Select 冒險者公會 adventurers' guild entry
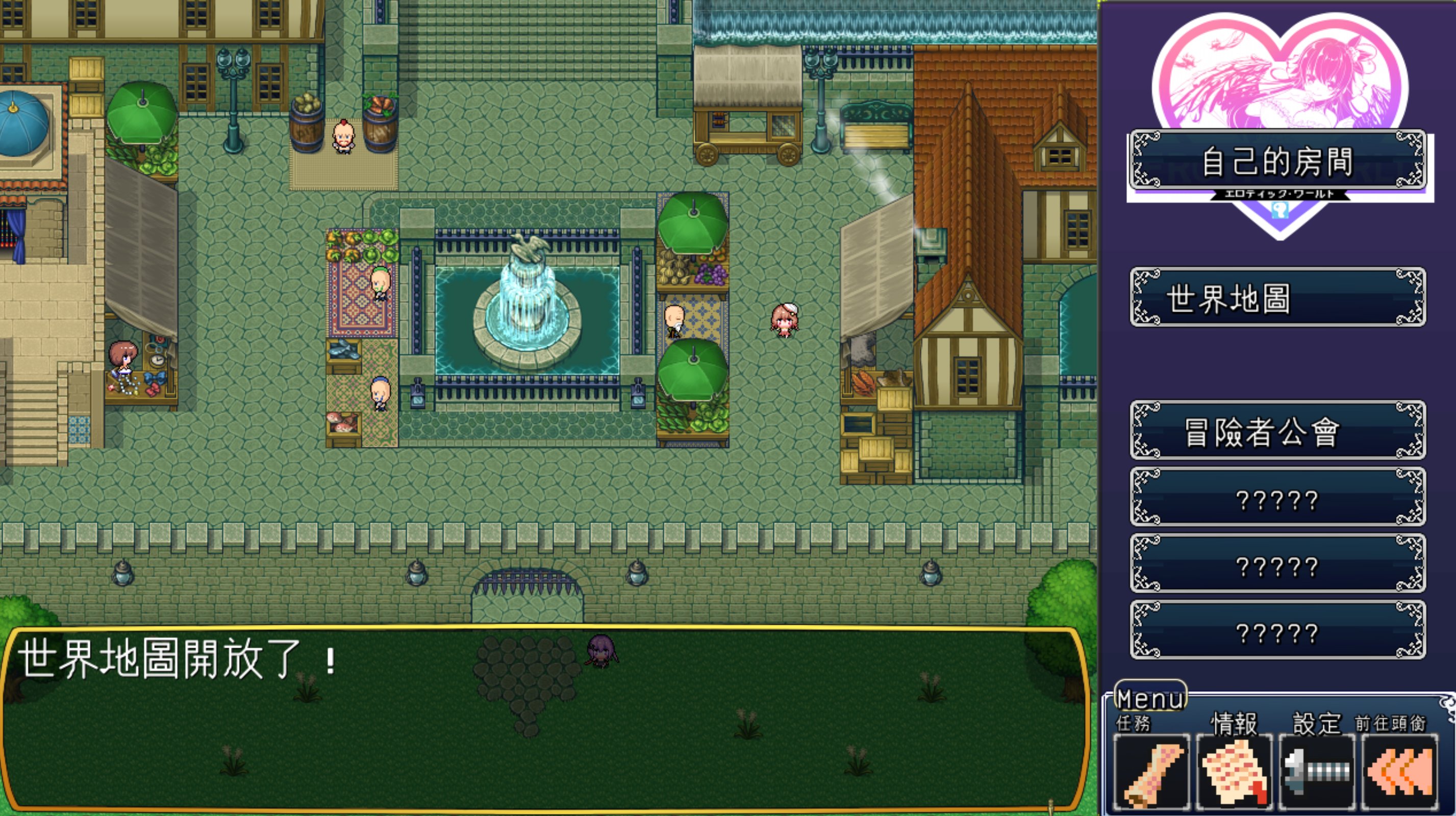Screen dimensions: 1456x816 click(1277, 430)
